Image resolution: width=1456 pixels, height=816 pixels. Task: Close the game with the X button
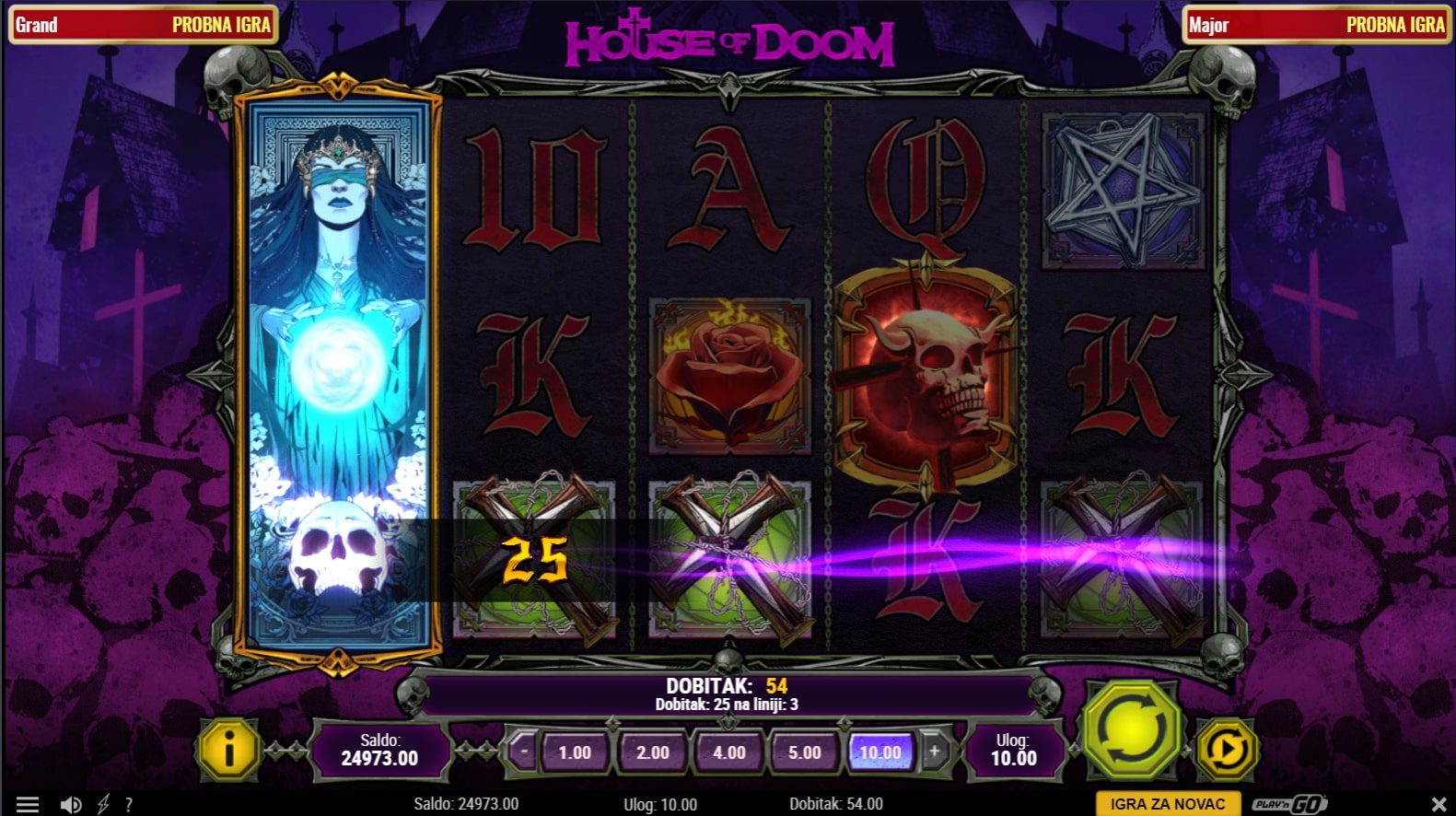tap(1439, 804)
